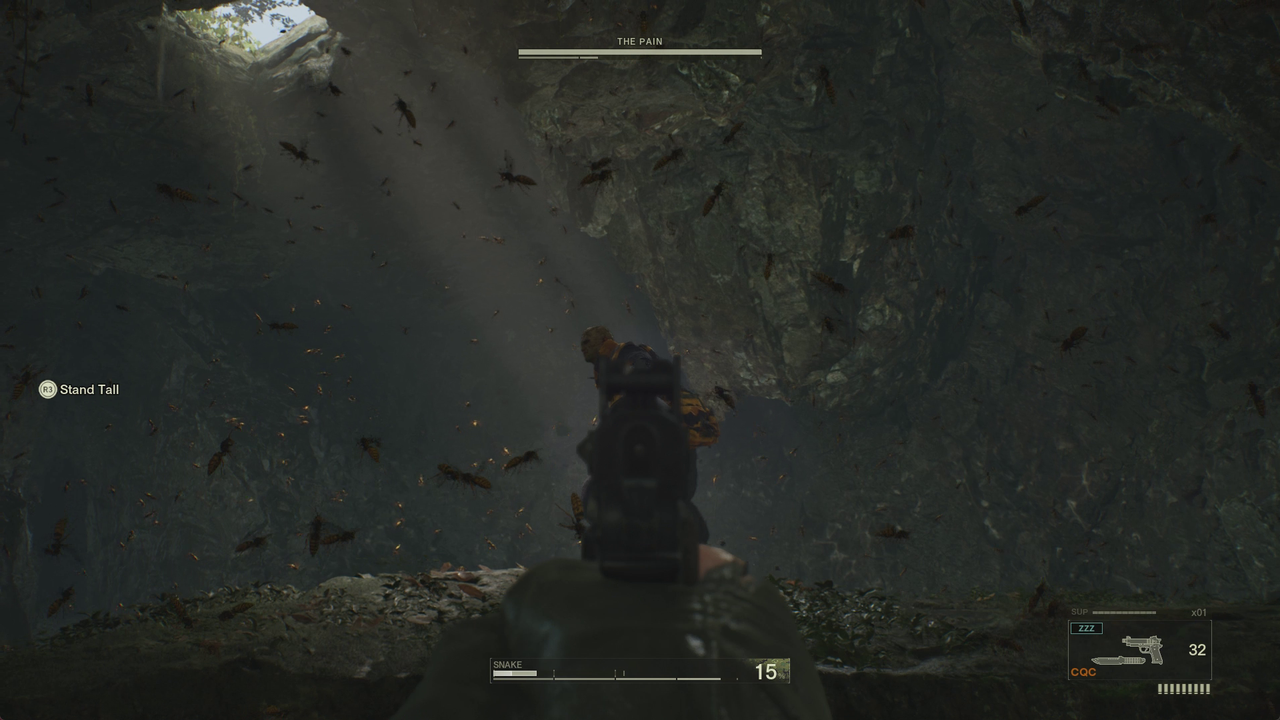Click the Stand Tall action text
This screenshot has height=720, width=1280.
point(89,389)
